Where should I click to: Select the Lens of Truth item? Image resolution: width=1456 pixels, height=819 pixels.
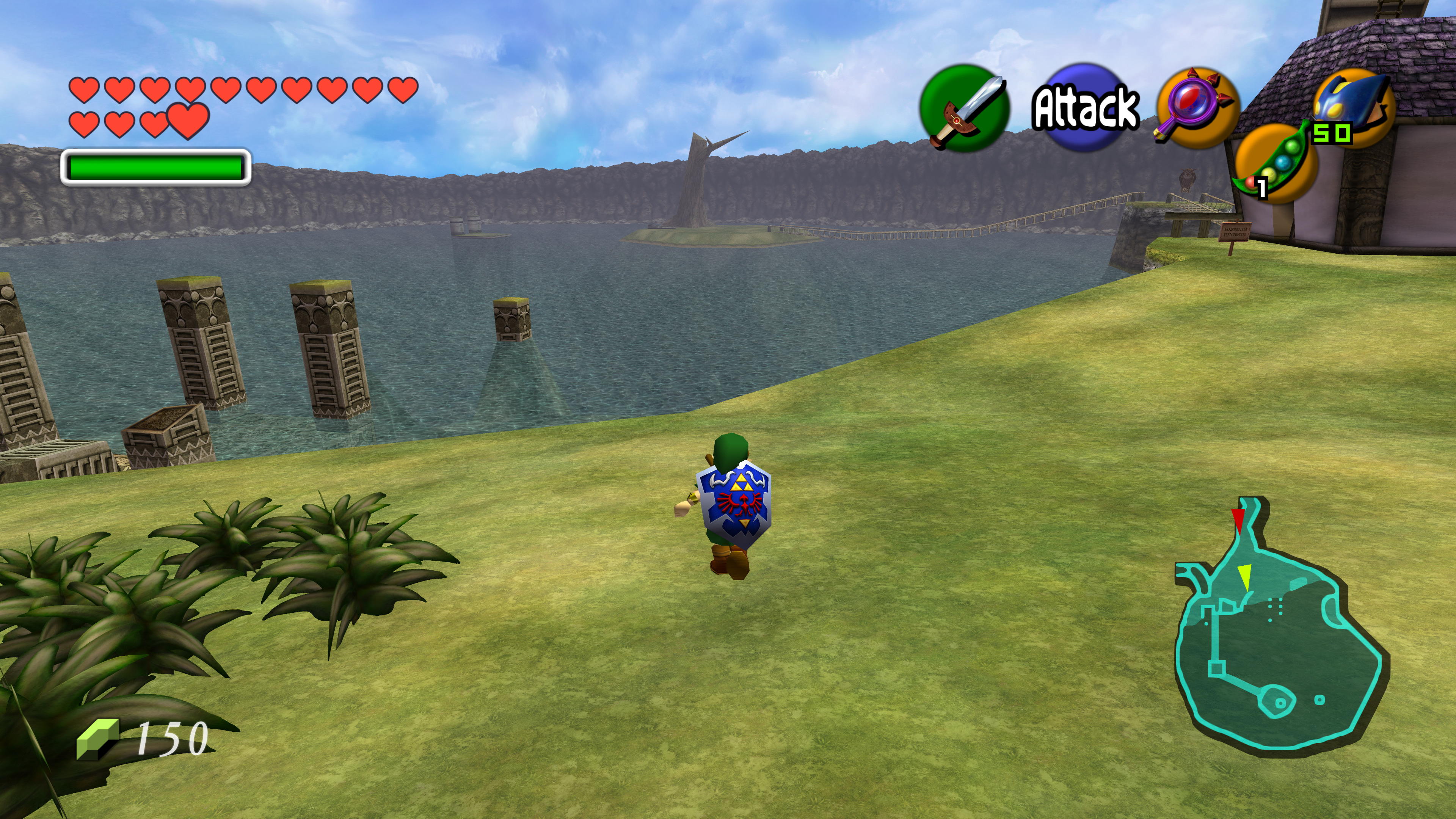1197,107
